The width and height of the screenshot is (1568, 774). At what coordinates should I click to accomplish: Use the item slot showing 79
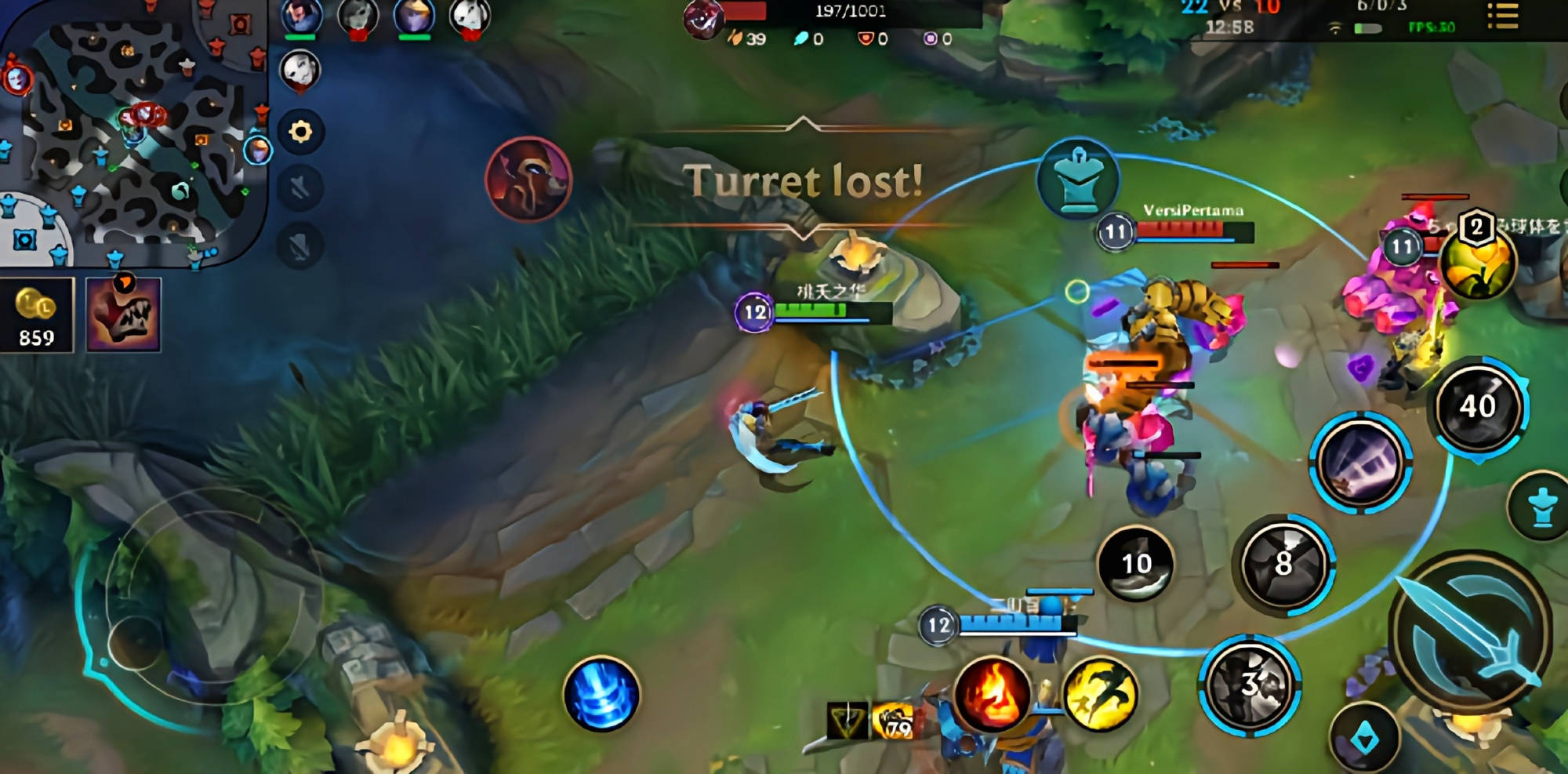coord(894,721)
